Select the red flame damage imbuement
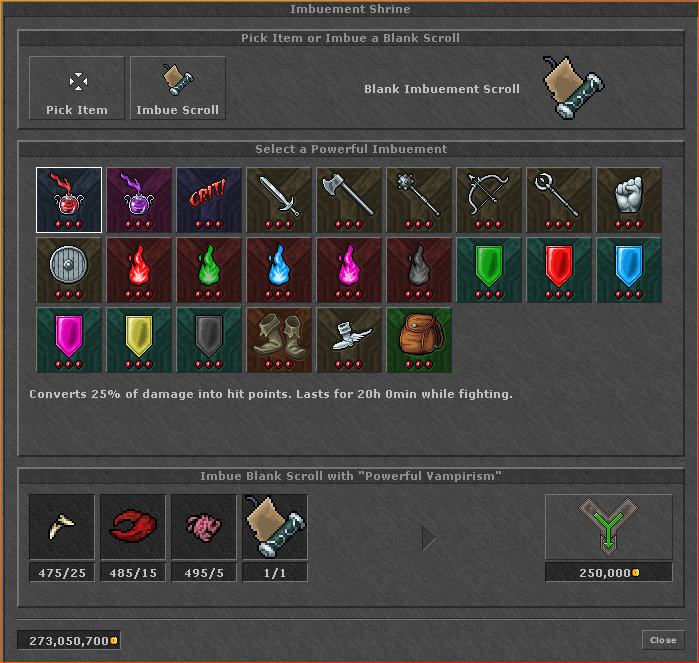This screenshot has width=699, height=663. 139,269
